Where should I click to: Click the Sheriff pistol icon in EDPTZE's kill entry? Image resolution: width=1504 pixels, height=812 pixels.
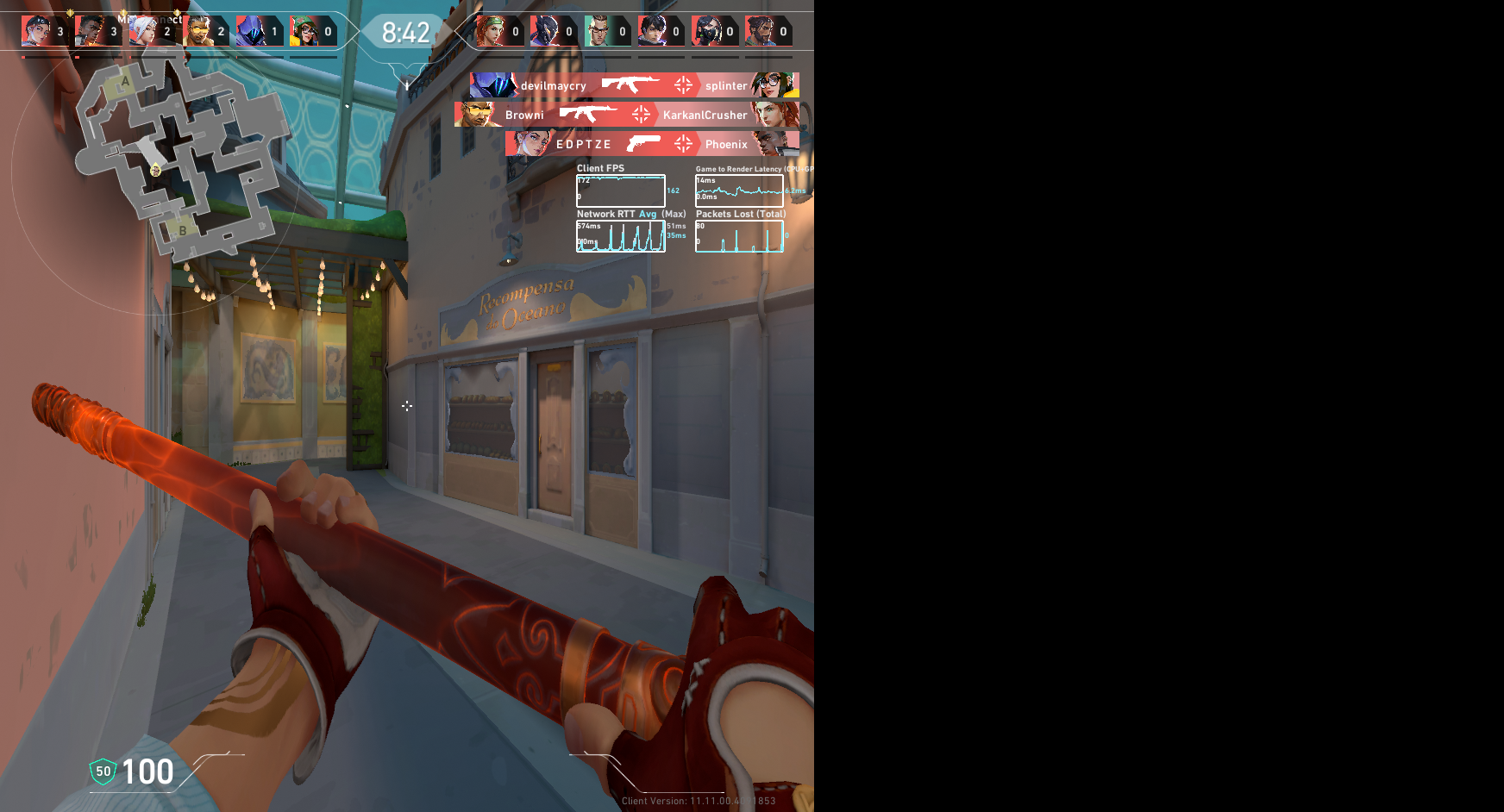click(643, 144)
